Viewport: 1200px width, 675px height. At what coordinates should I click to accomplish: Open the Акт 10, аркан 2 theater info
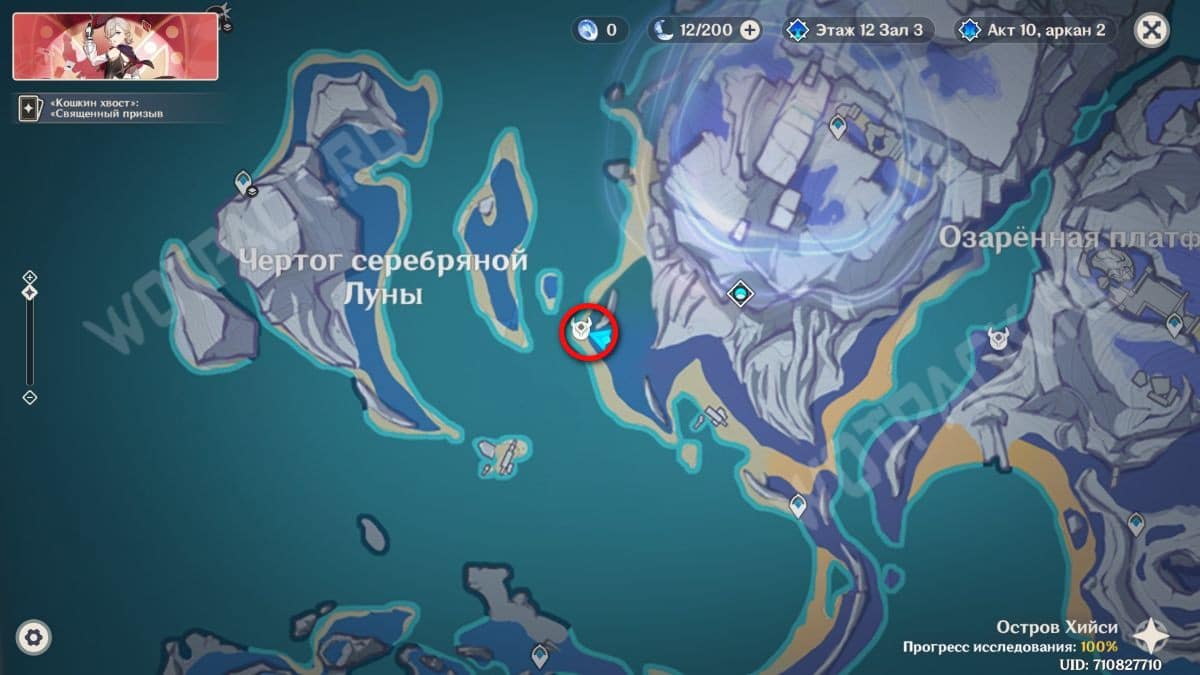tap(1035, 30)
